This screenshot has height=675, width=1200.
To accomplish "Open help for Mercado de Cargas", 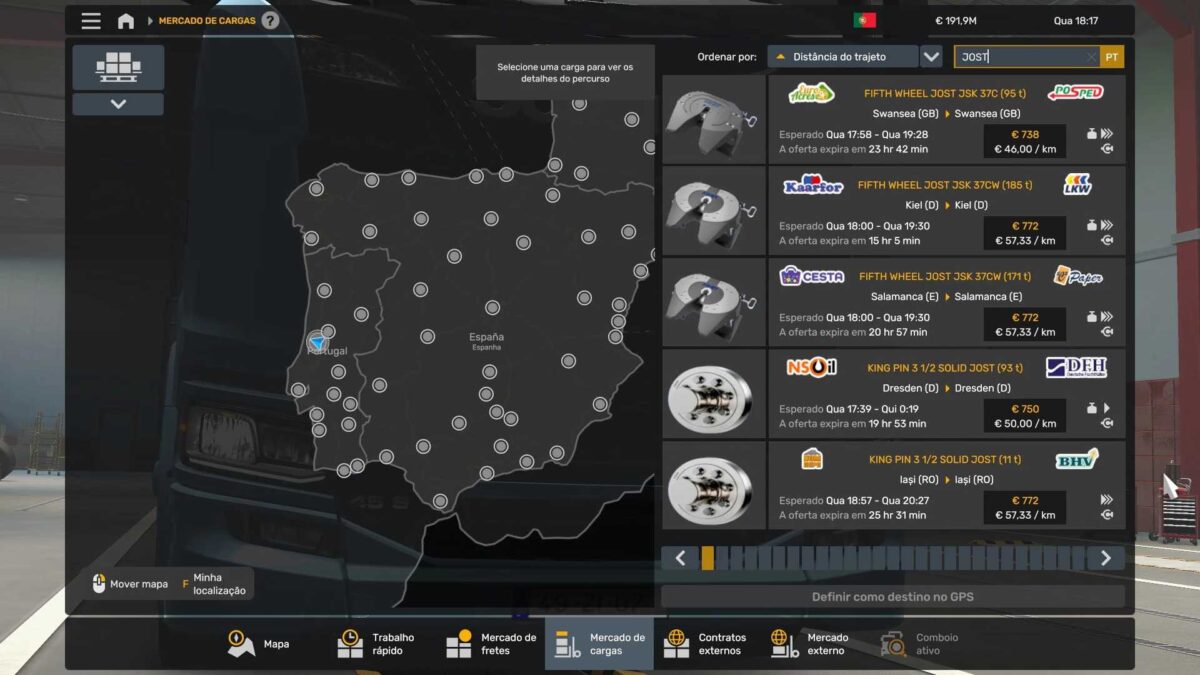I will click(x=270, y=21).
